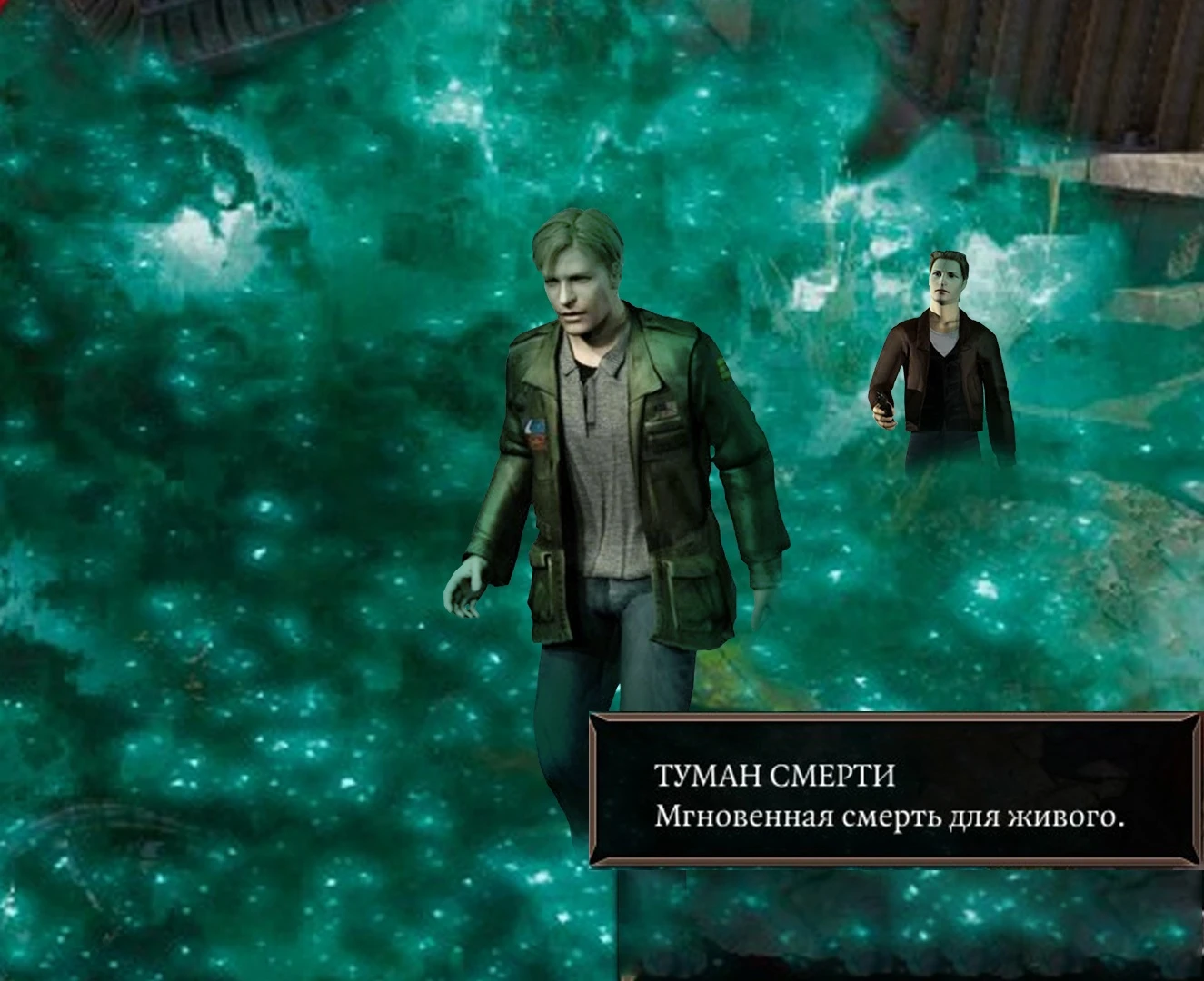Select the red patch on the jacket chest

538,441
